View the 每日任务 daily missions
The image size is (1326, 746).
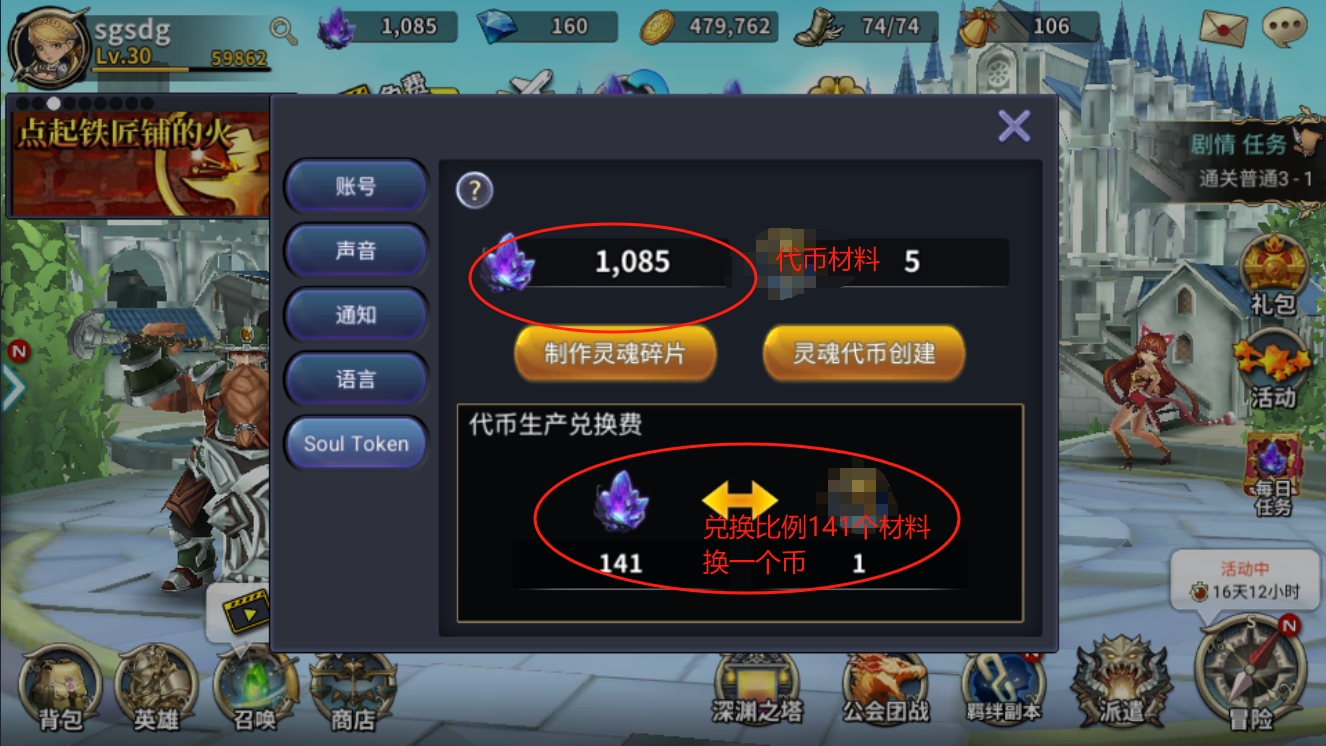coord(1272,475)
